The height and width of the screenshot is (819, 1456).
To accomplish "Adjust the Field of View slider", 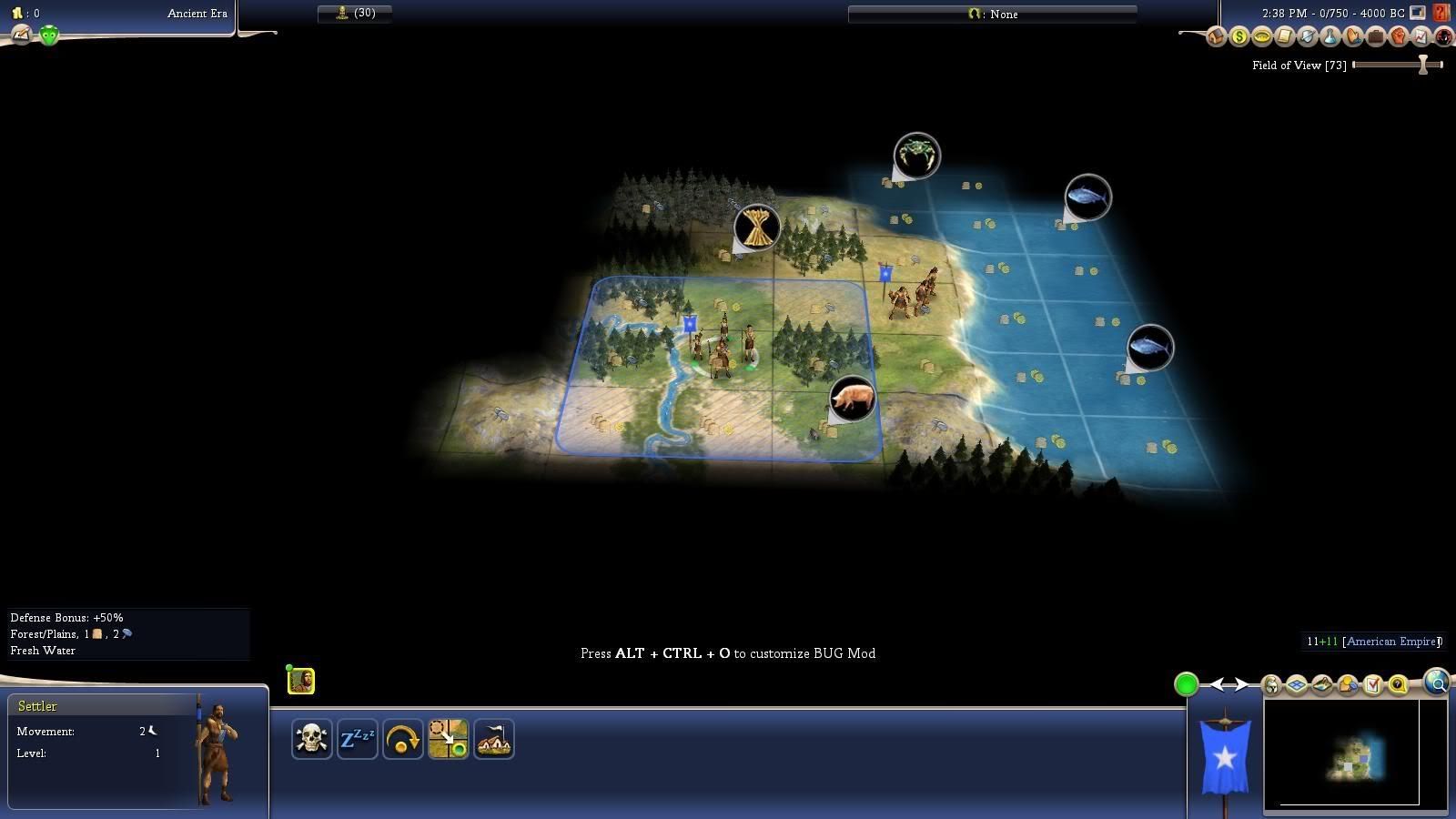I will point(1423,65).
